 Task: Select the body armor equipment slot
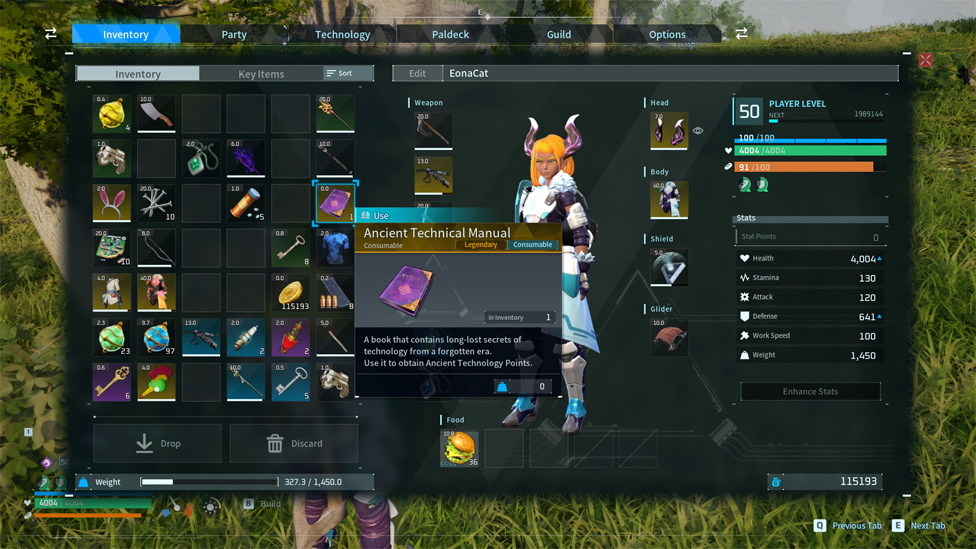(x=669, y=199)
